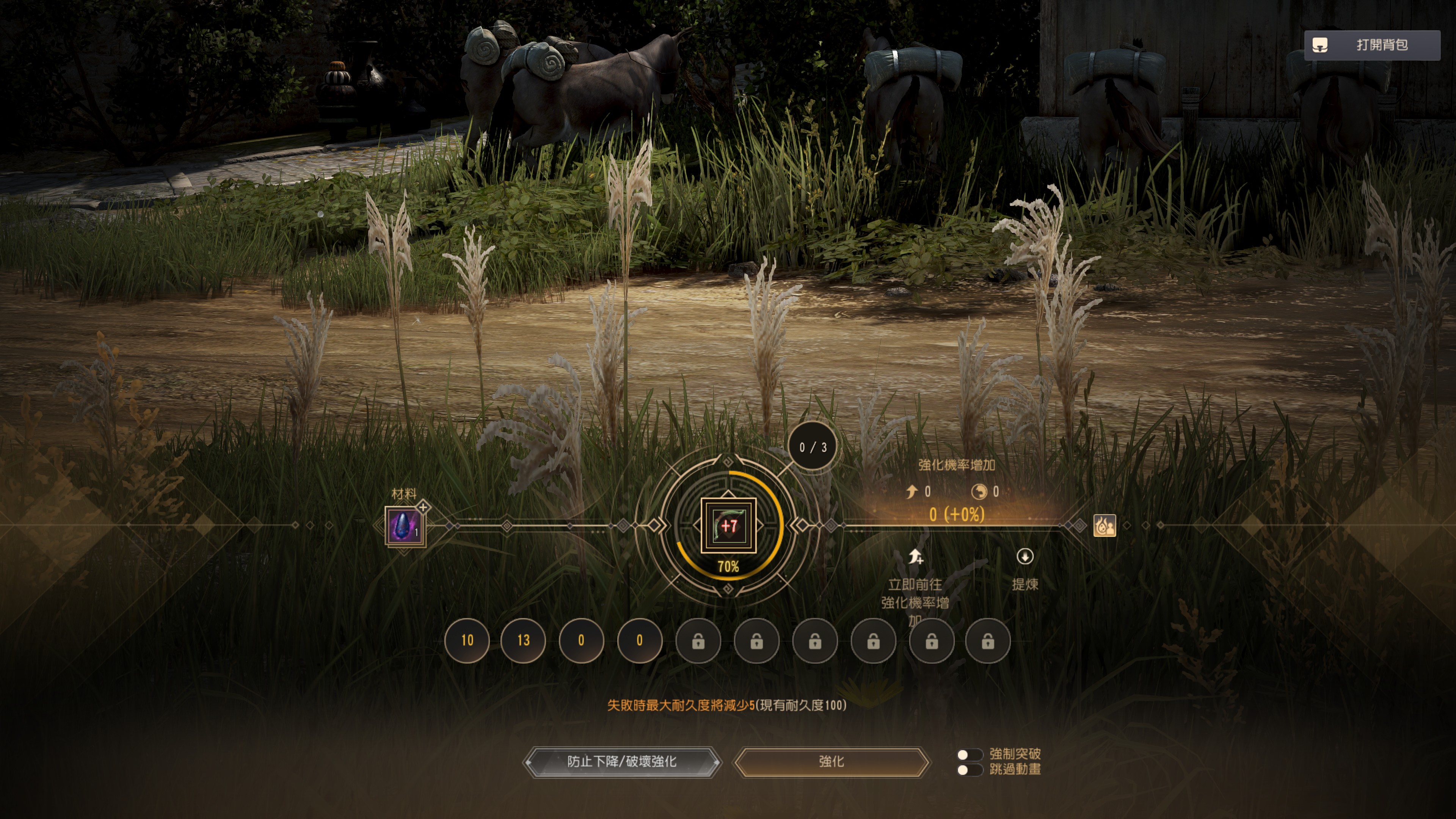This screenshot has width=1456, height=819.
Task: Toggle the 跳過動畫 skip animation switch
Action: 970,770
